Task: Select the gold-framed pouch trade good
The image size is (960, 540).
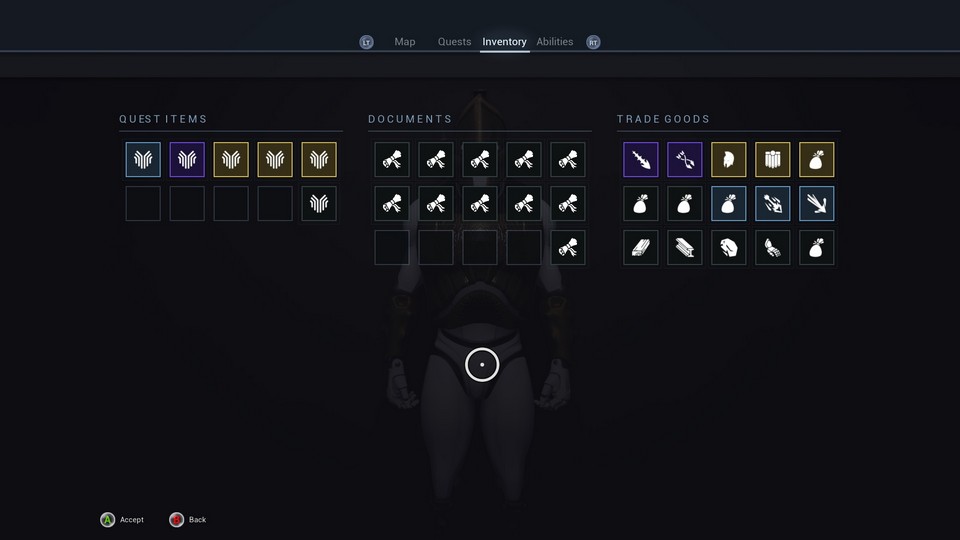Action: click(817, 159)
